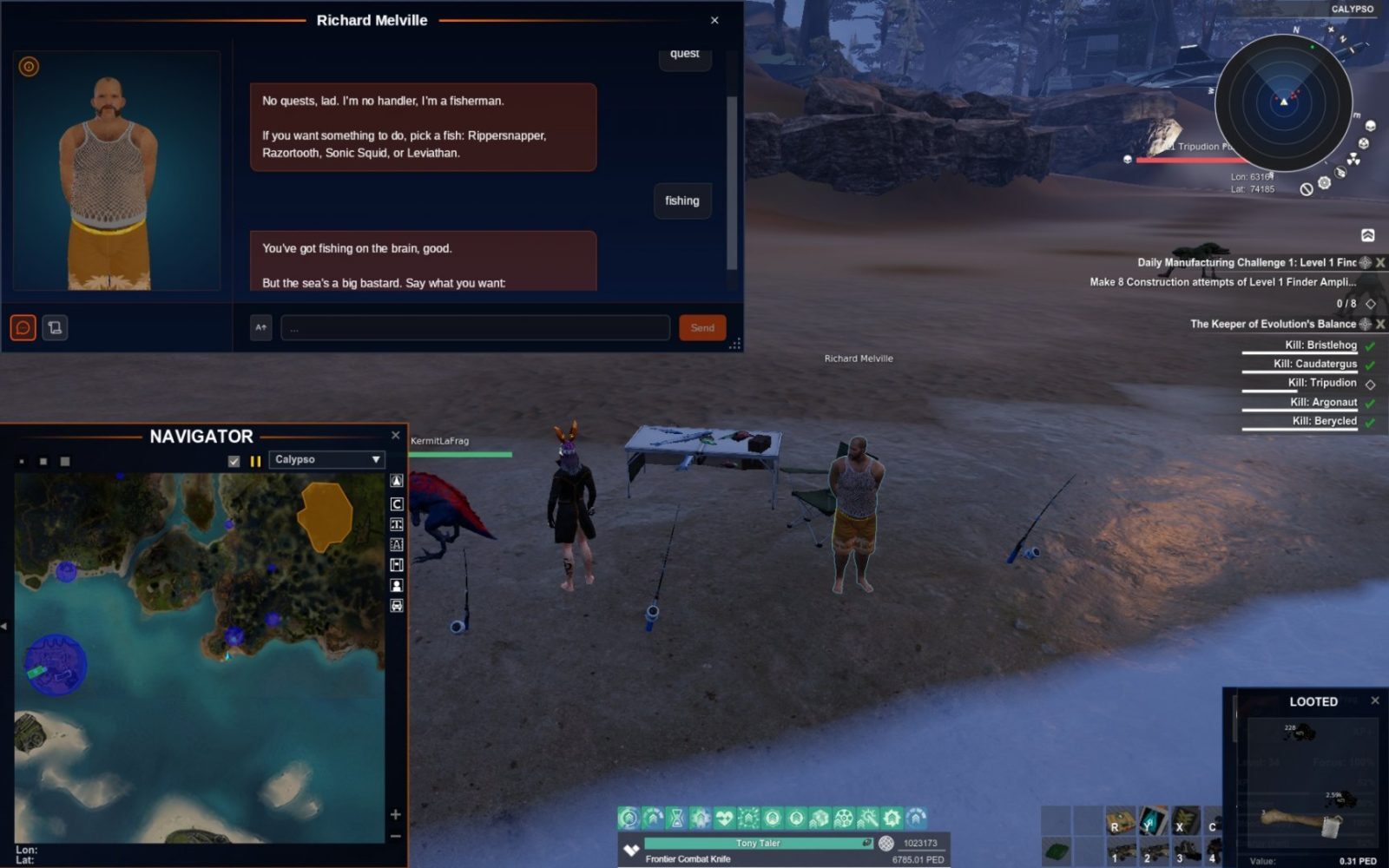Toggle the orange pause control in Navigator

[x=255, y=461]
